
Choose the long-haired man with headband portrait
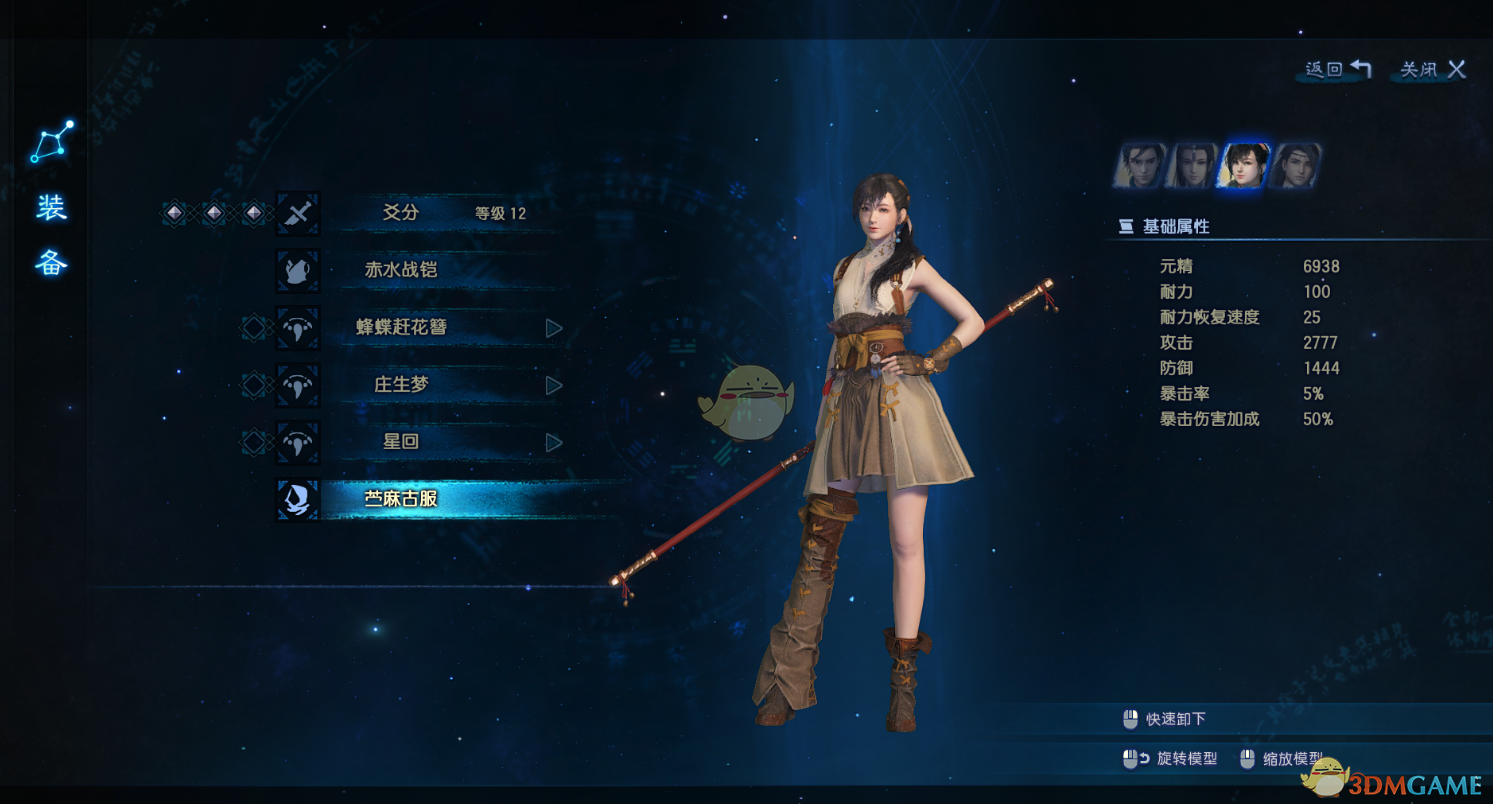pos(1295,166)
